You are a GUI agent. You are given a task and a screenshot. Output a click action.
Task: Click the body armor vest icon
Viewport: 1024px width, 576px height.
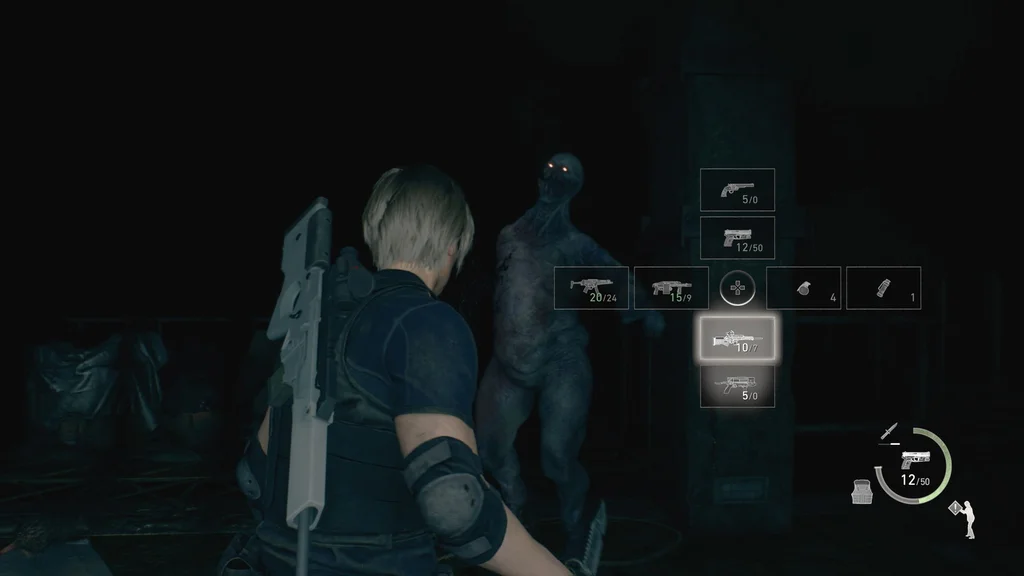(863, 492)
